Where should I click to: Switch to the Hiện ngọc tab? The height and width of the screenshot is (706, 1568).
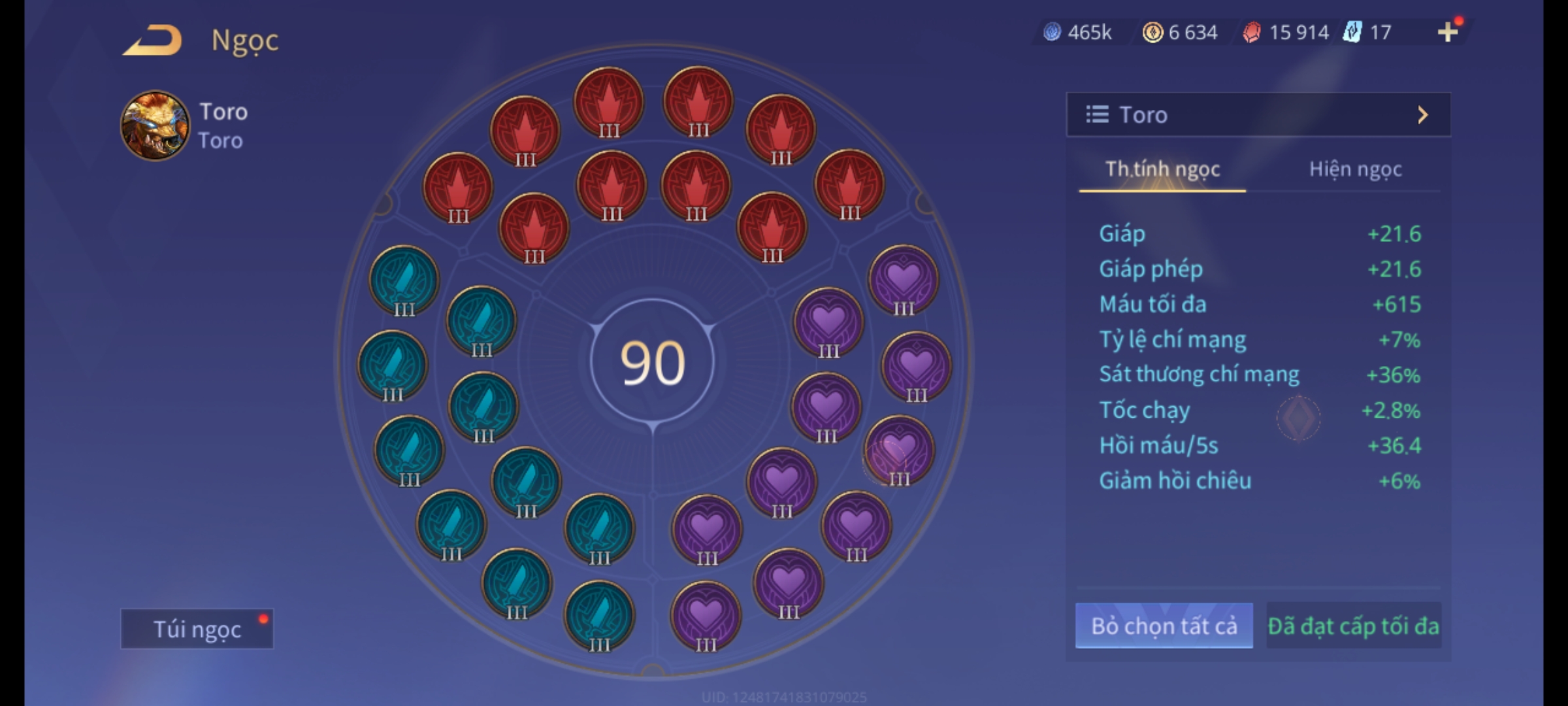pos(1355,169)
